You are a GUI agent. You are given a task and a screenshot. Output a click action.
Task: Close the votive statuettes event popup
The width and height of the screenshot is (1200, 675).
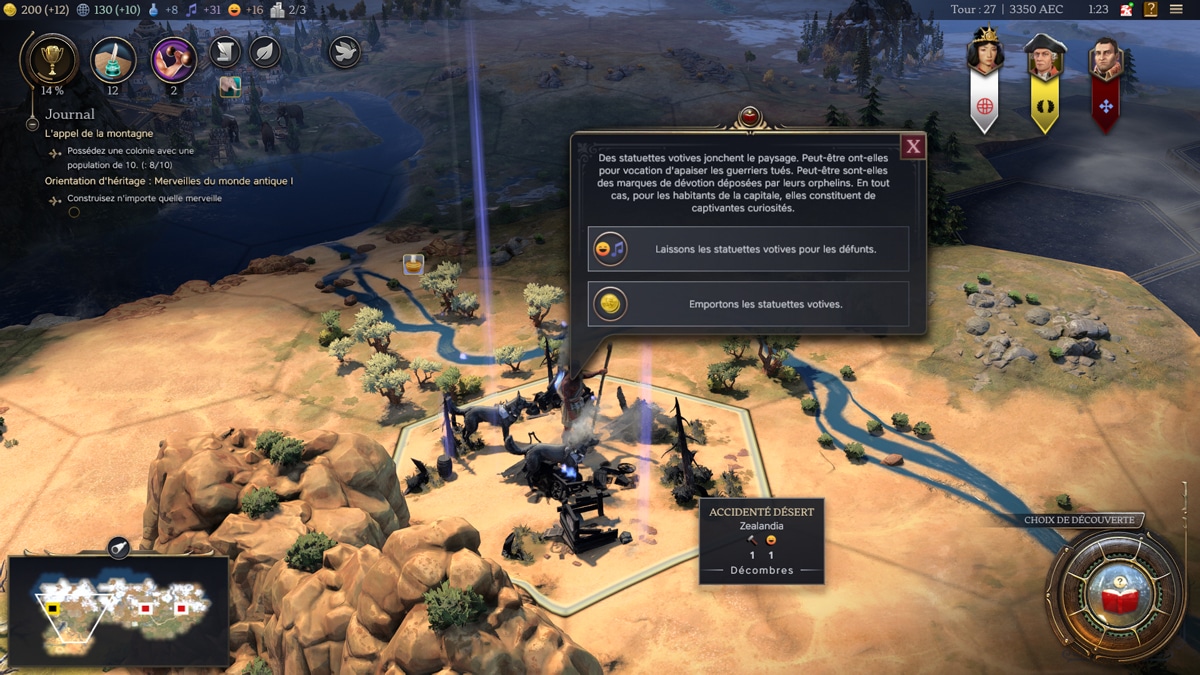tap(912, 148)
